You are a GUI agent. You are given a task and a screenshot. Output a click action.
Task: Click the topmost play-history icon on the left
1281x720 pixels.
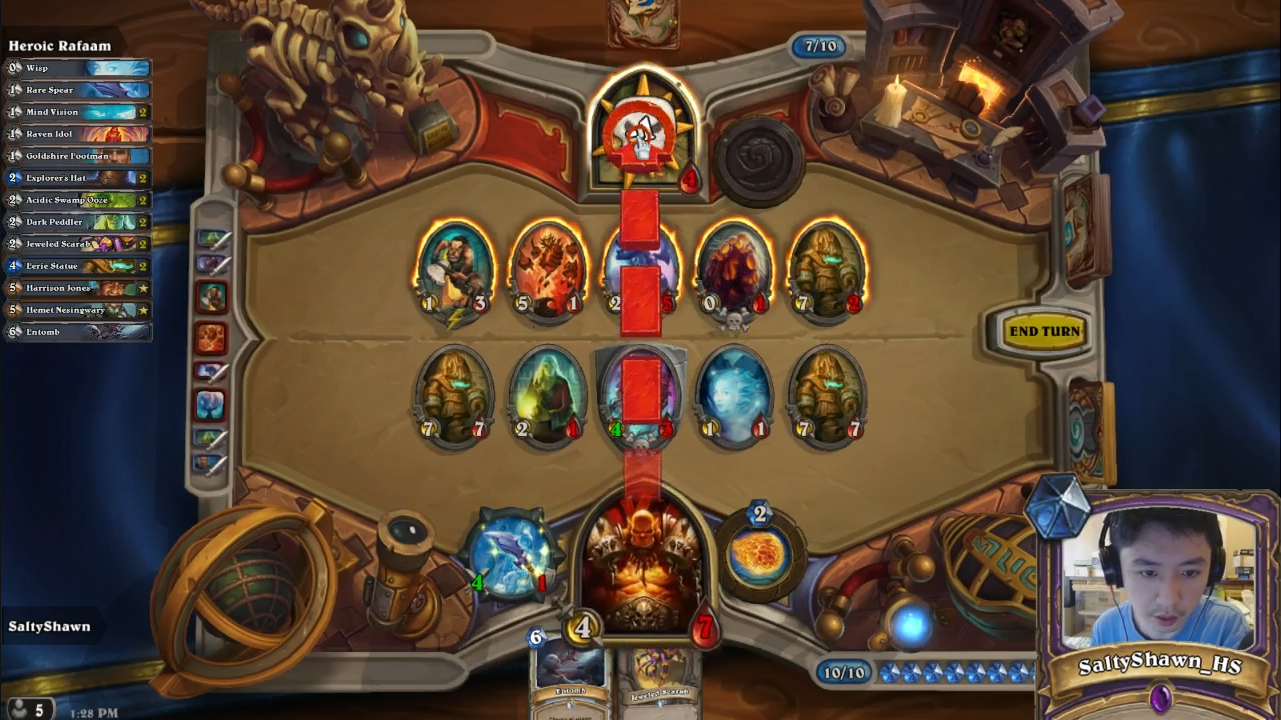[x=211, y=238]
